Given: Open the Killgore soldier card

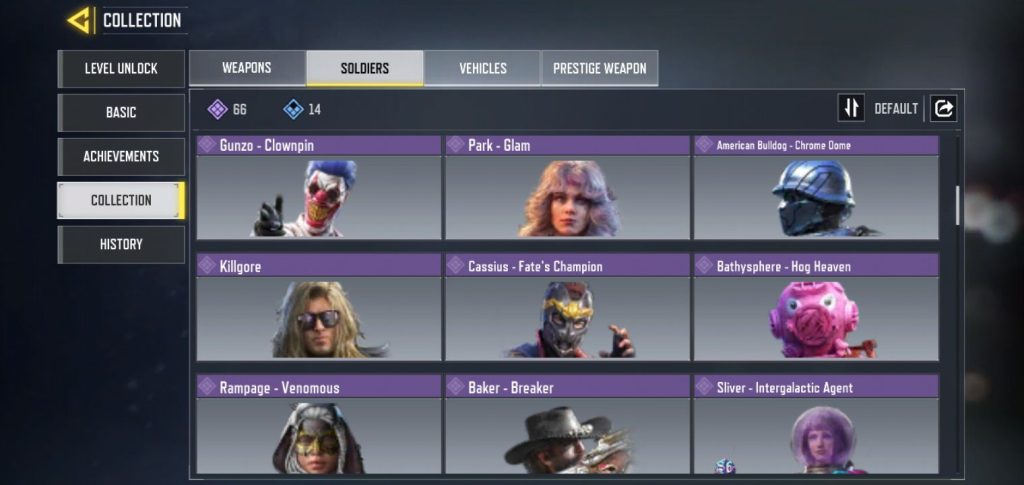Looking at the screenshot, I should click(x=318, y=307).
